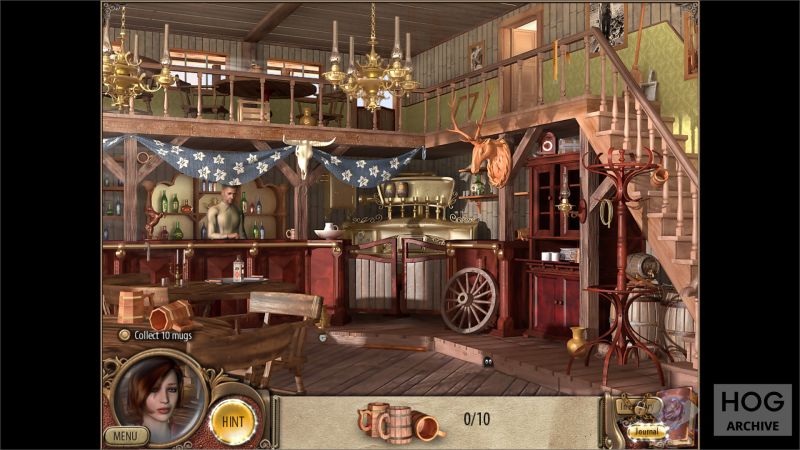Image resolution: width=800 pixels, height=450 pixels.
Task: Use the gold Hint button
Action: [x=234, y=421]
